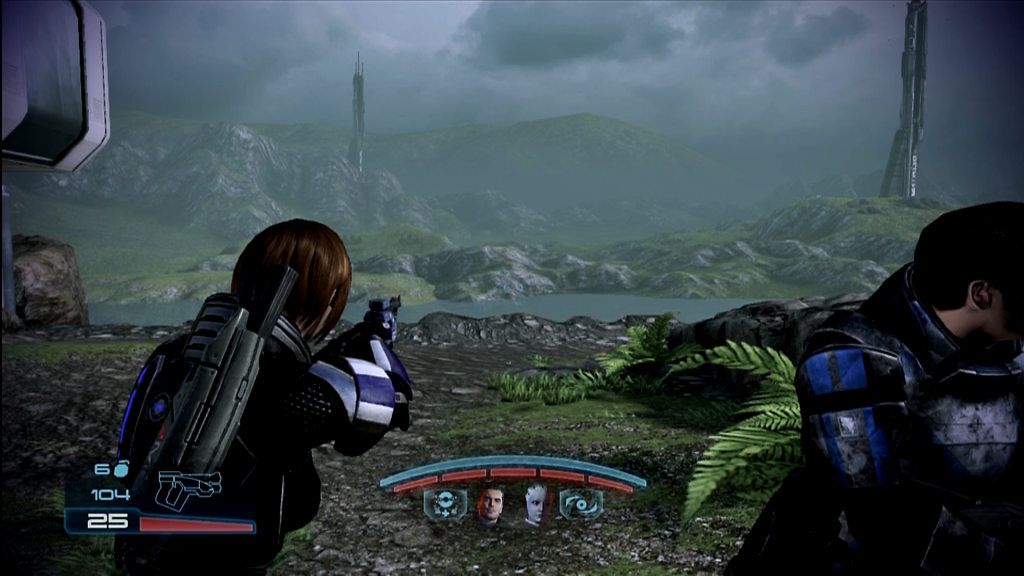The image size is (1024, 576).
Task: Activate the swirling vortex power icon
Action: (581, 505)
